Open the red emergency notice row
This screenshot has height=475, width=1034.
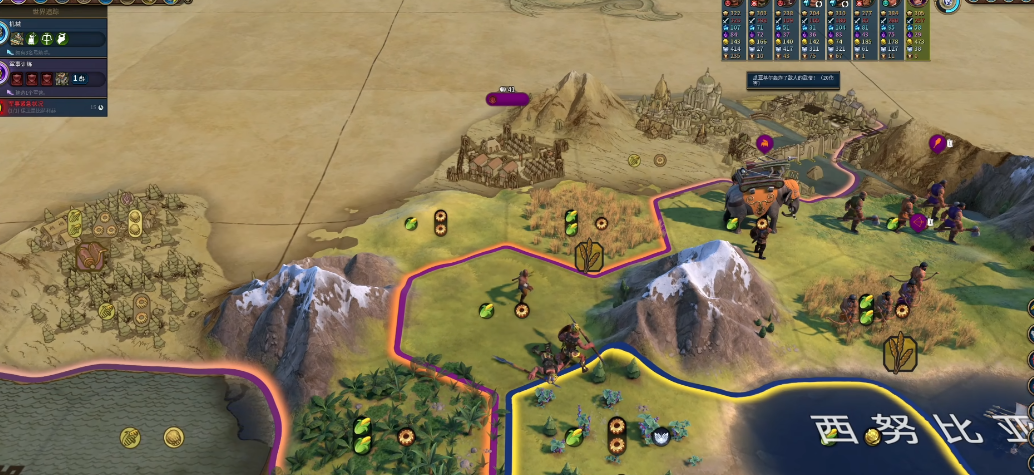(52, 105)
